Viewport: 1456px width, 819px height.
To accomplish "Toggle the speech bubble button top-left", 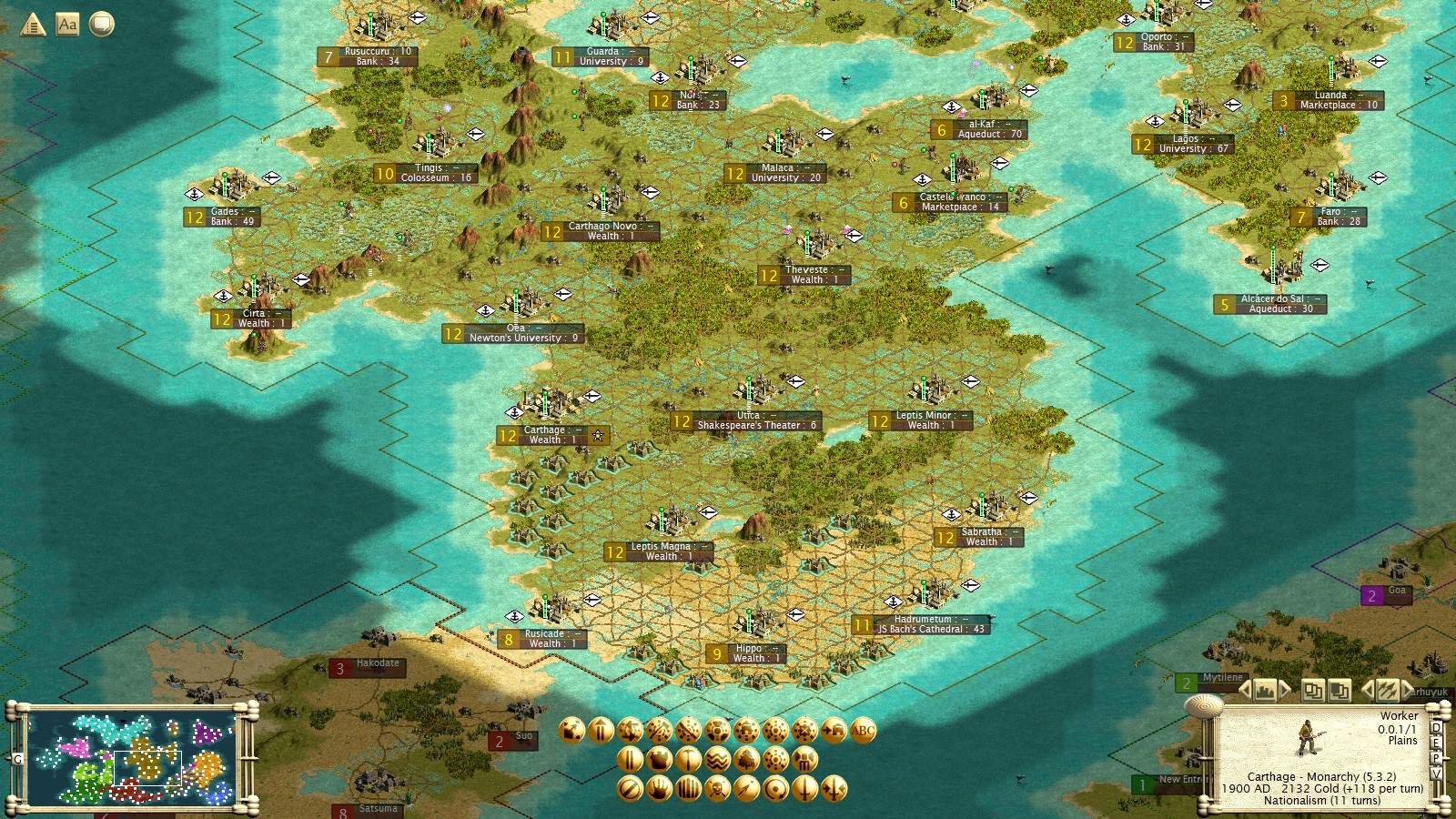I will [100, 25].
